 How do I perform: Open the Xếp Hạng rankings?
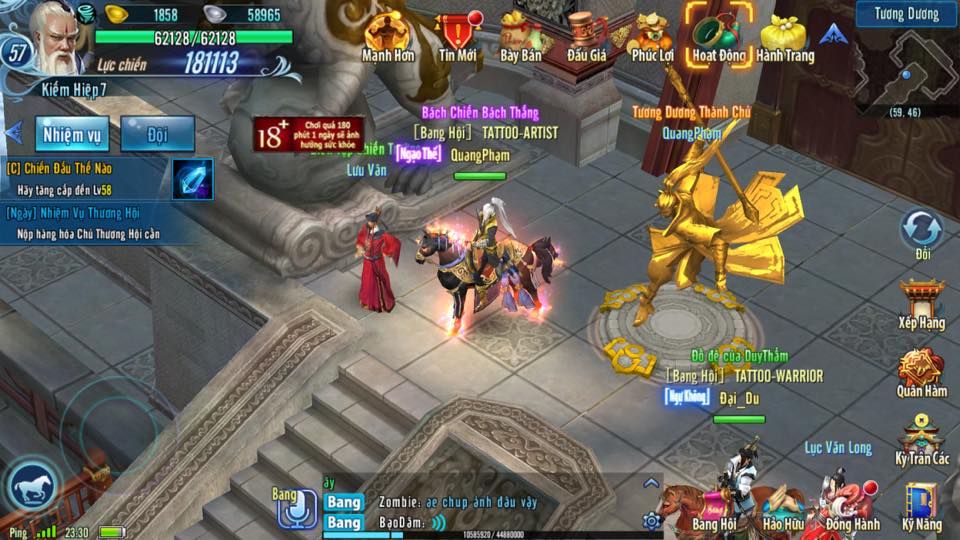(x=922, y=304)
